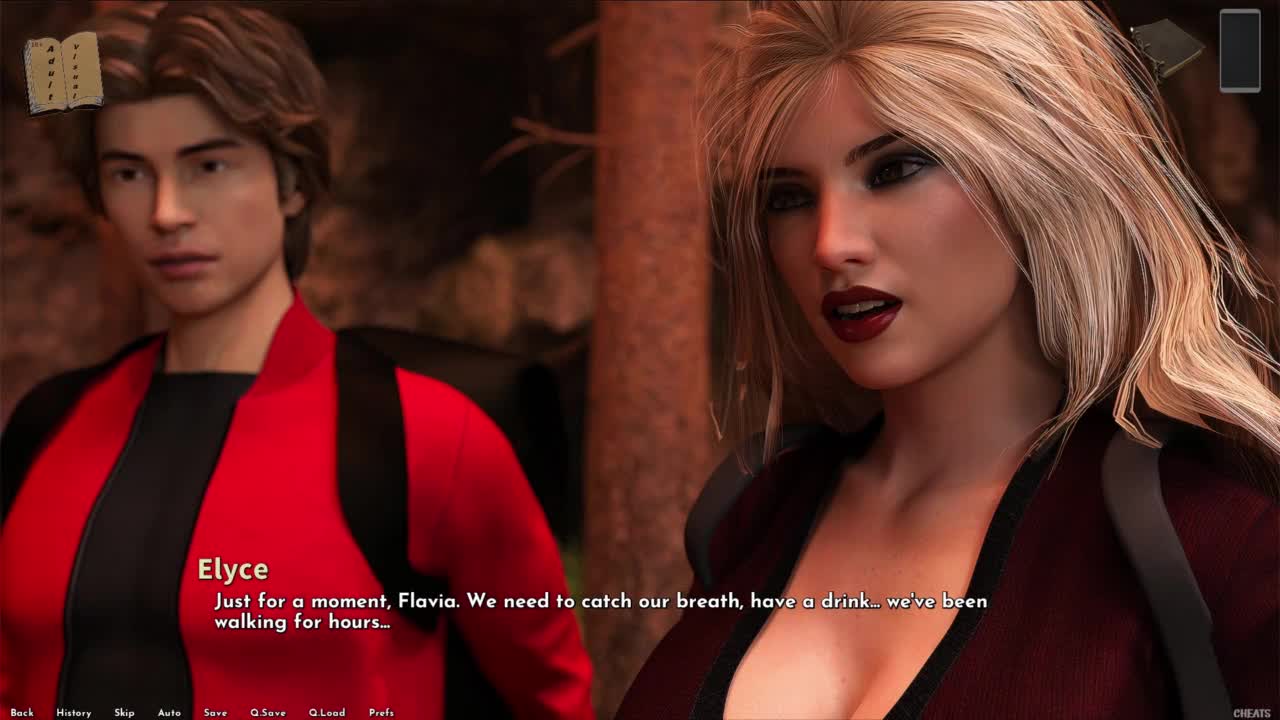1280x720 pixels.
Task: Open the Adult Visual book icon
Action: click(63, 73)
